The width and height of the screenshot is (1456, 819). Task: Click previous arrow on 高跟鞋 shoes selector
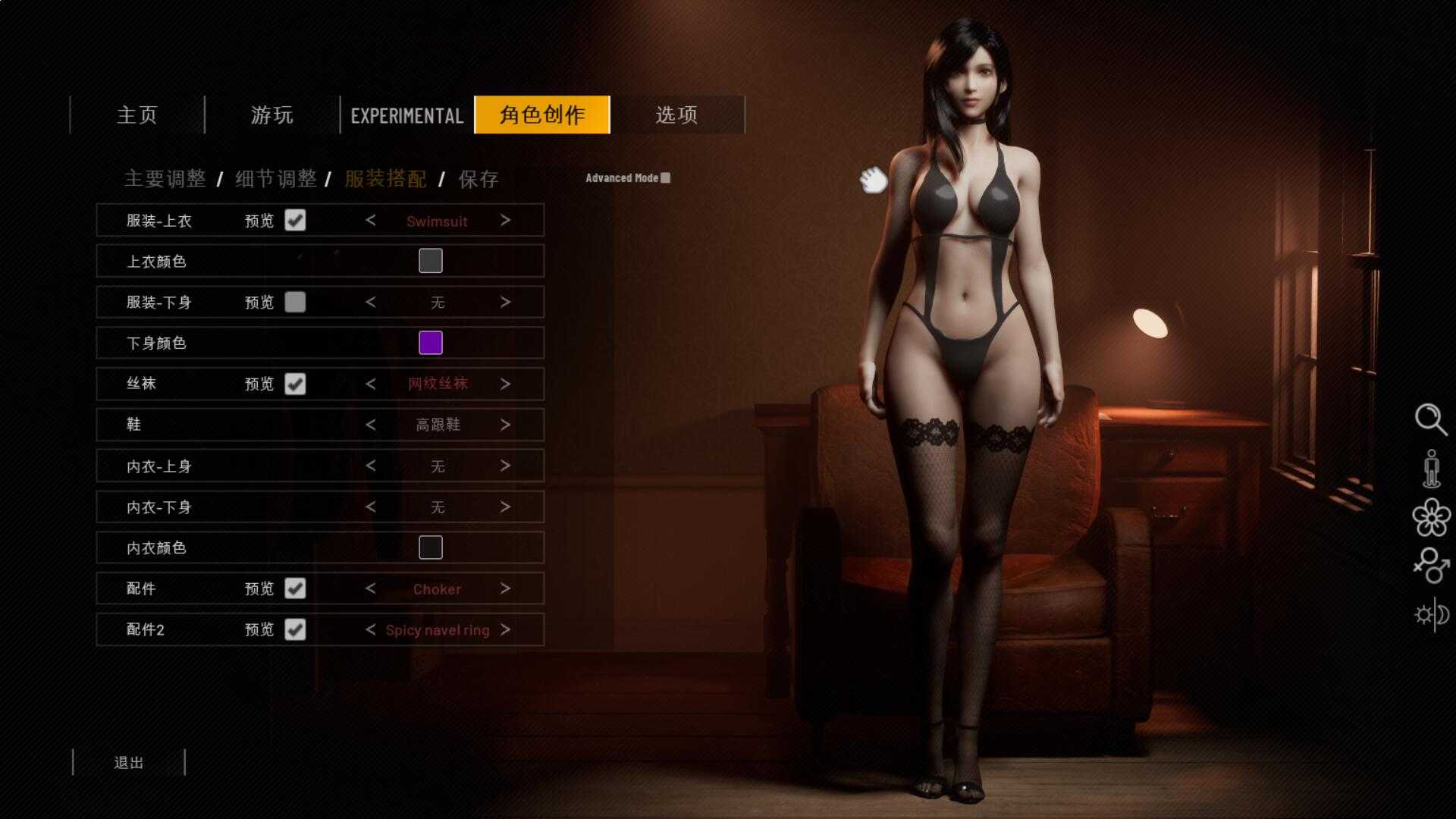pyautogui.click(x=371, y=425)
